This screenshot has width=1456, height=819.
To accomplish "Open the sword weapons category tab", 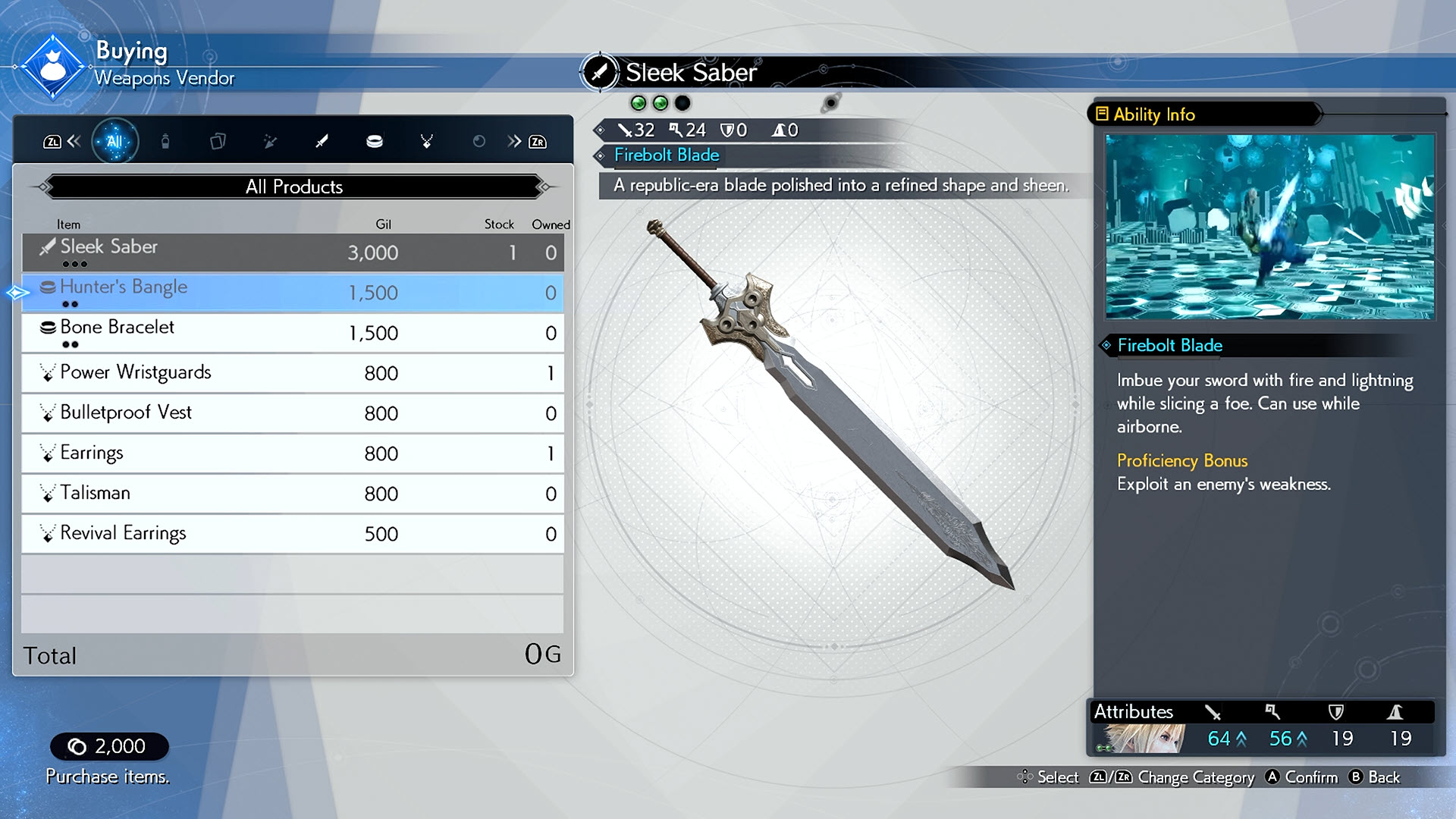I will tap(322, 141).
